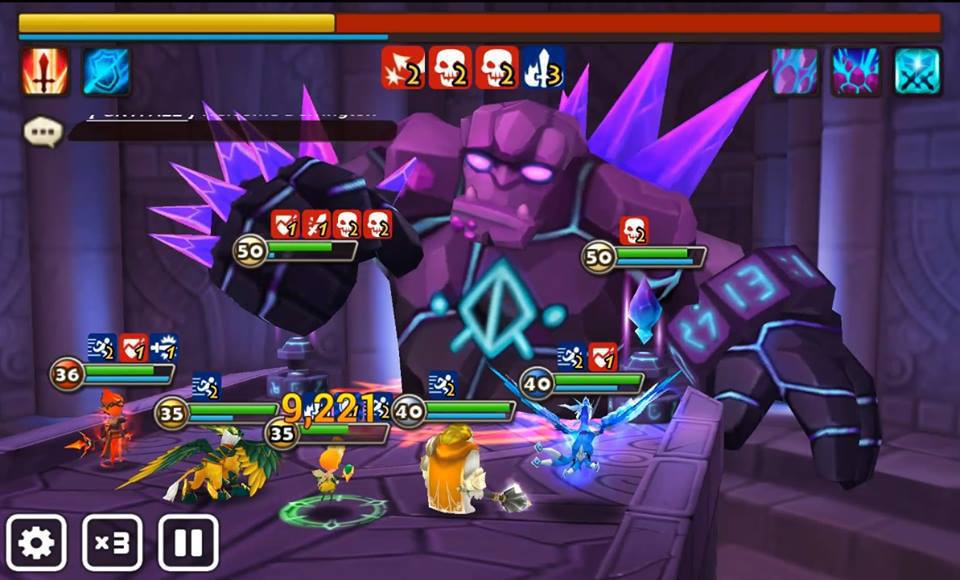Inspect the teal crossed swords skill icon
Screen dimensions: 960x580
tap(917, 72)
